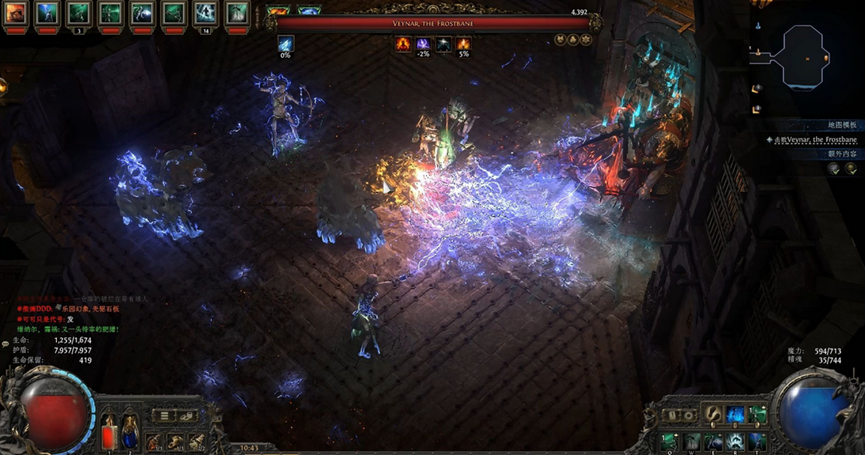Select the dark-blue figure skill bound to T
Image resolution: width=865 pixels, height=455 pixels.
(x=758, y=440)
